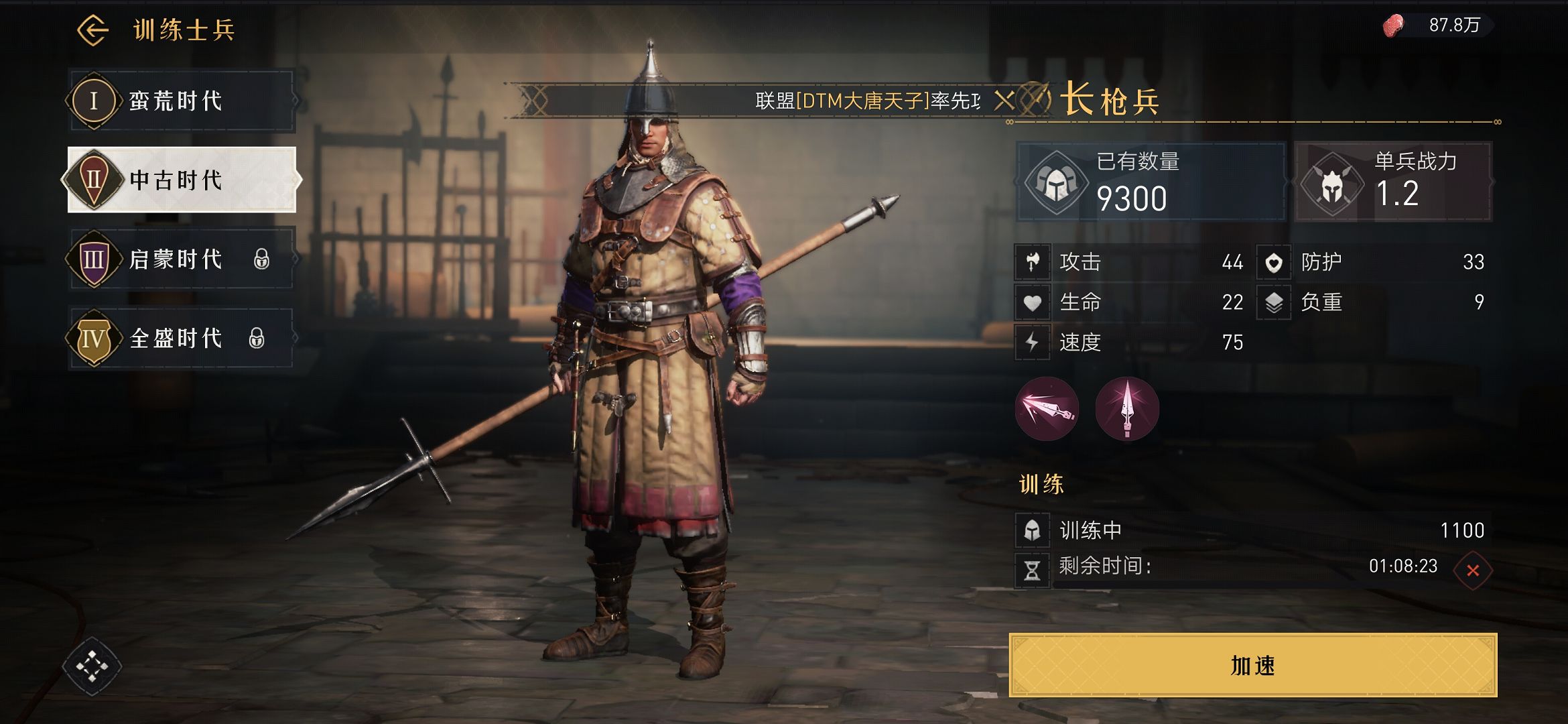Screen dimensions: 1568x724
Task: Close the alliance announcement banner
Action: (x=1003, y=101)
